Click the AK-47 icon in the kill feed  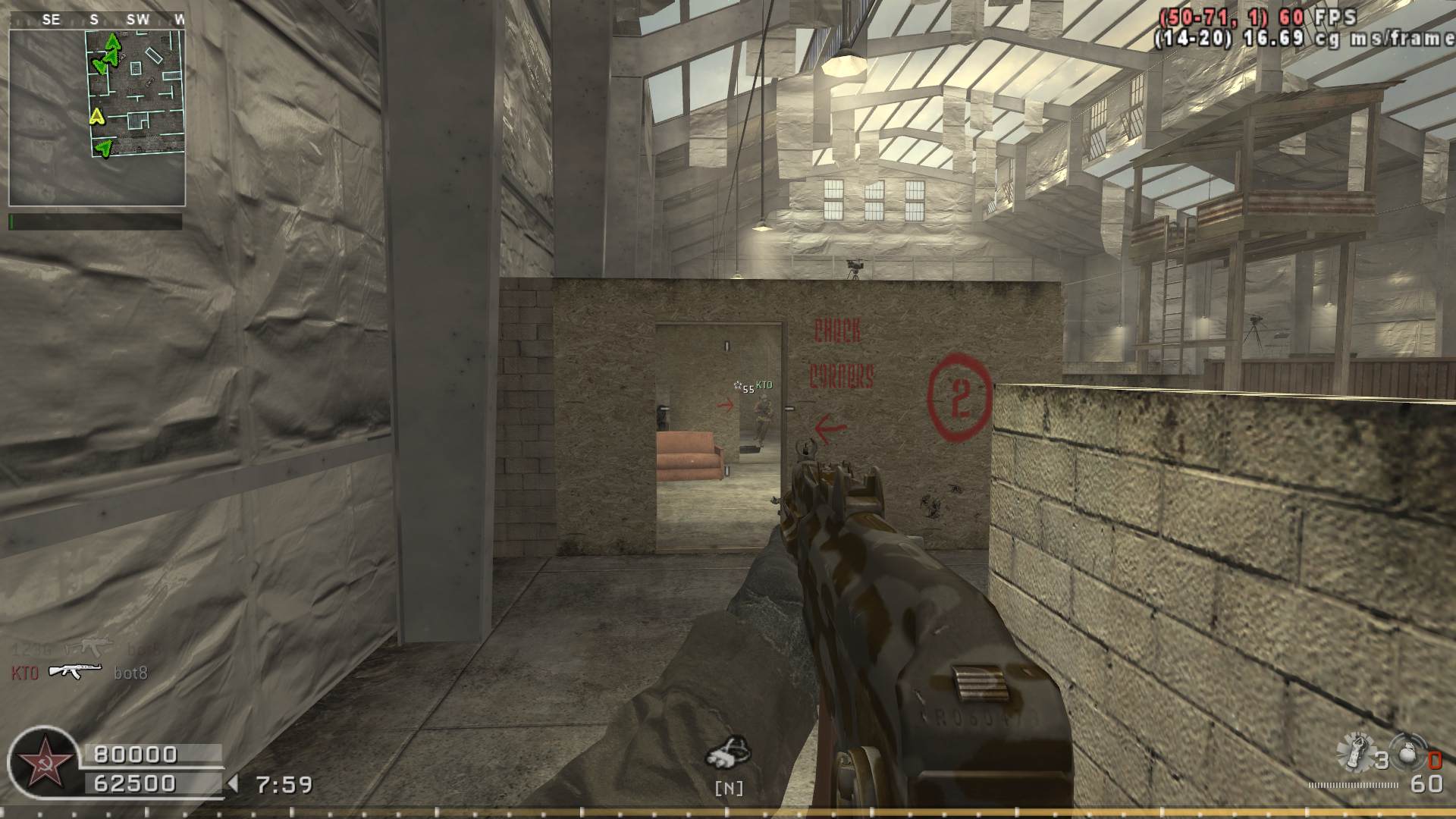tap(74, 671)
